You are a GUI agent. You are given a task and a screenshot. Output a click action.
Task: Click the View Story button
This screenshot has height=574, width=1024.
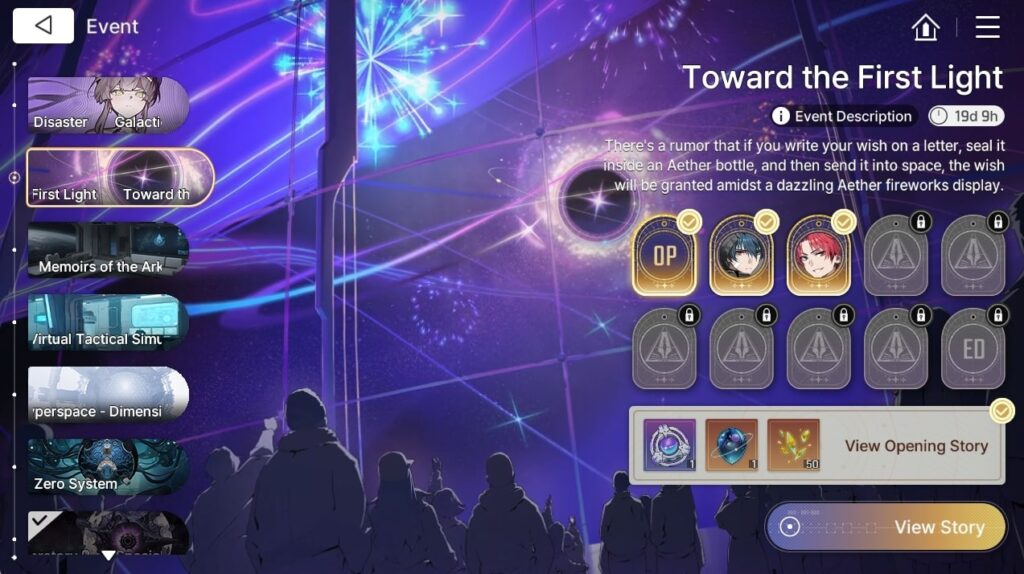point(886,527)
